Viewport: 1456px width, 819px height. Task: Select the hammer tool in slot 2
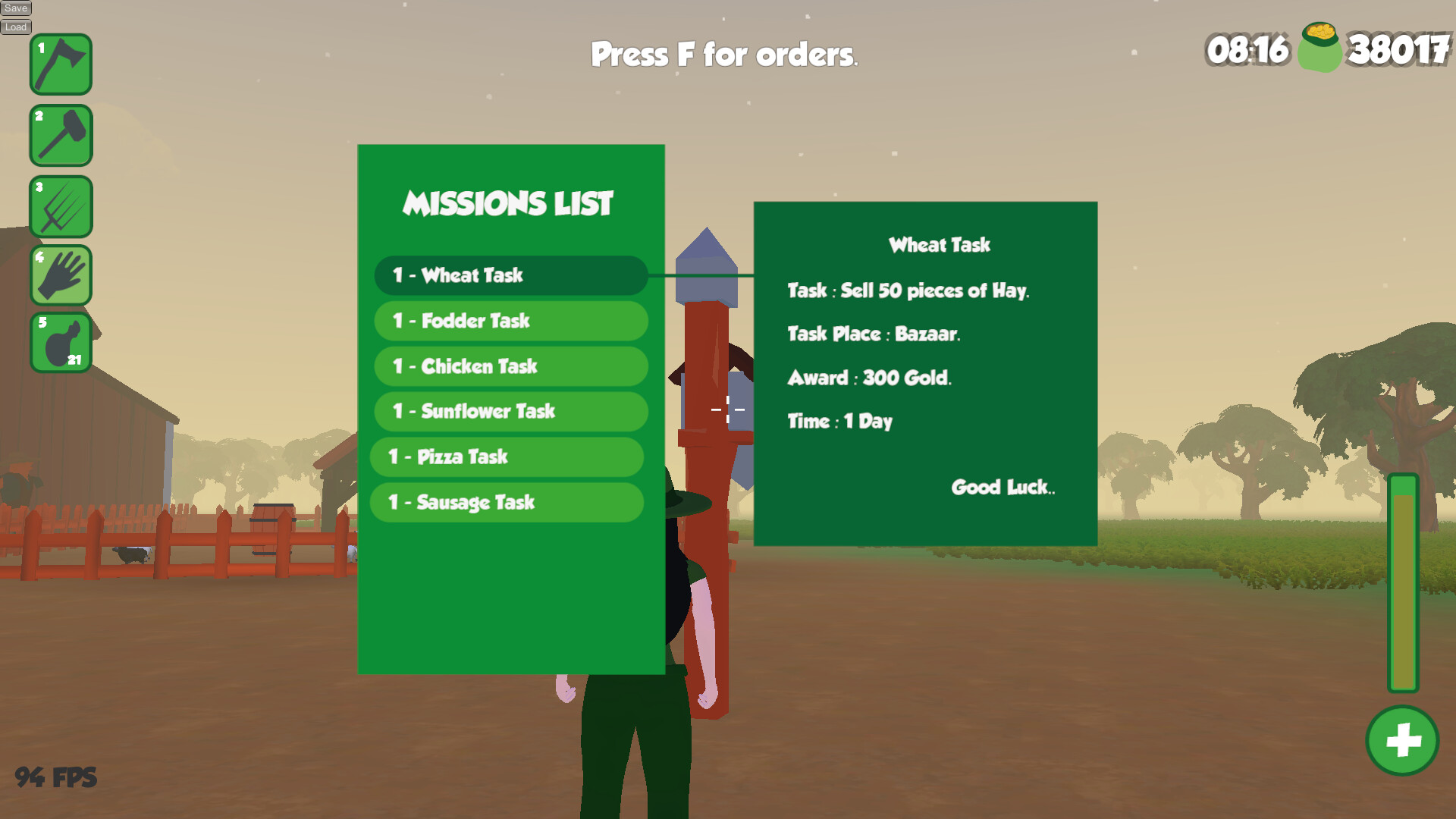[x=61, y=135]
